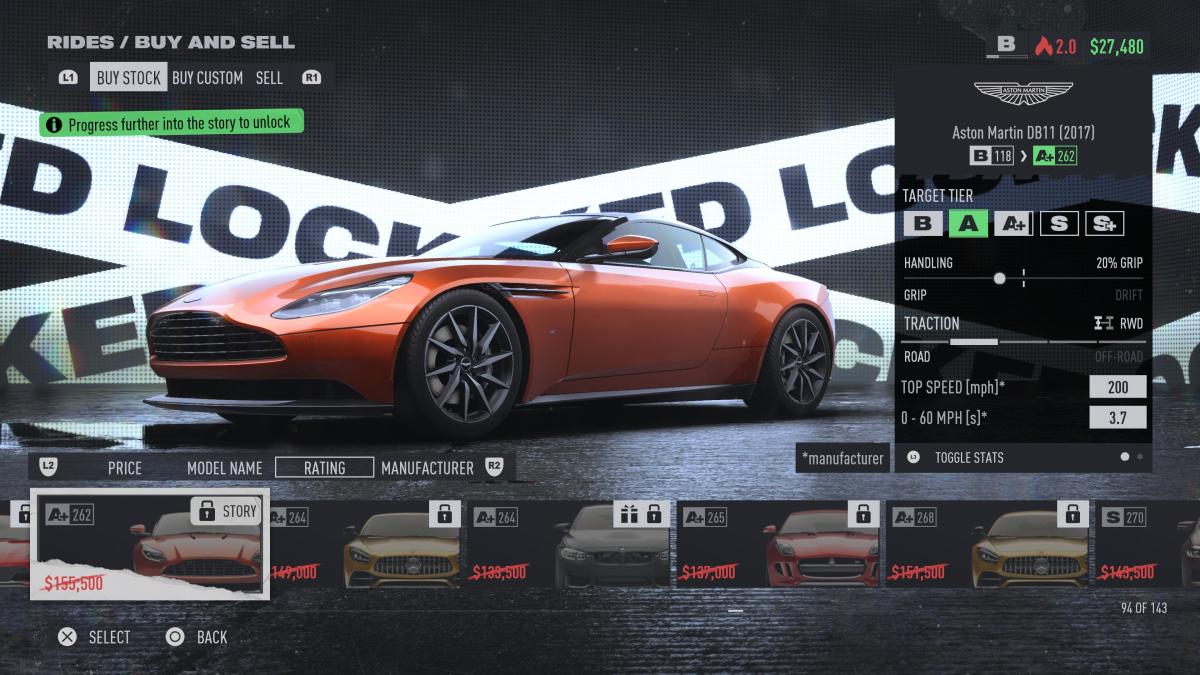1200x675 pixels.
Task: Select the S 270 rated car card
Action: point(1150,544)
